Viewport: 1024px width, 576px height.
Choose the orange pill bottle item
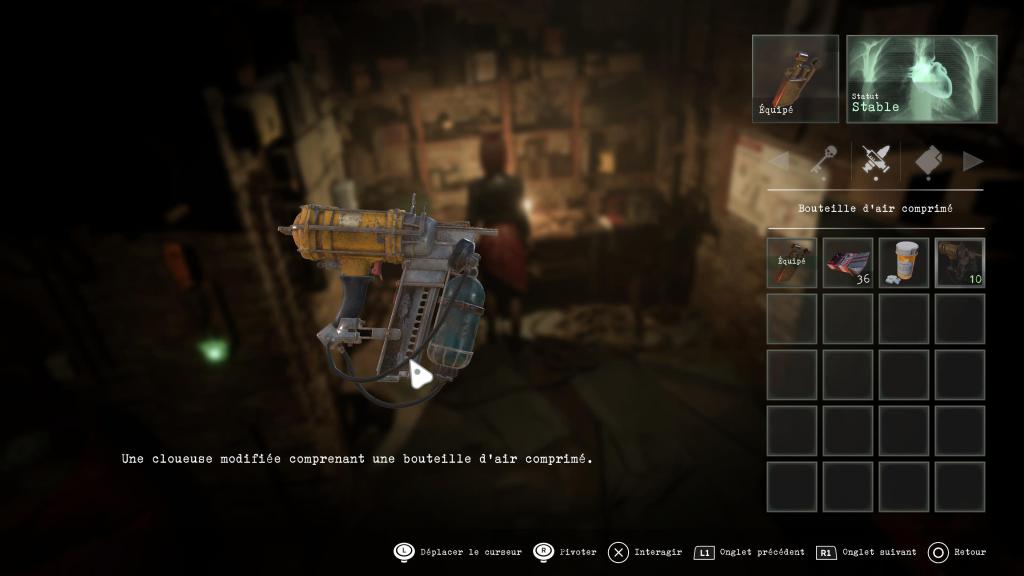click(x=904, y=263)
